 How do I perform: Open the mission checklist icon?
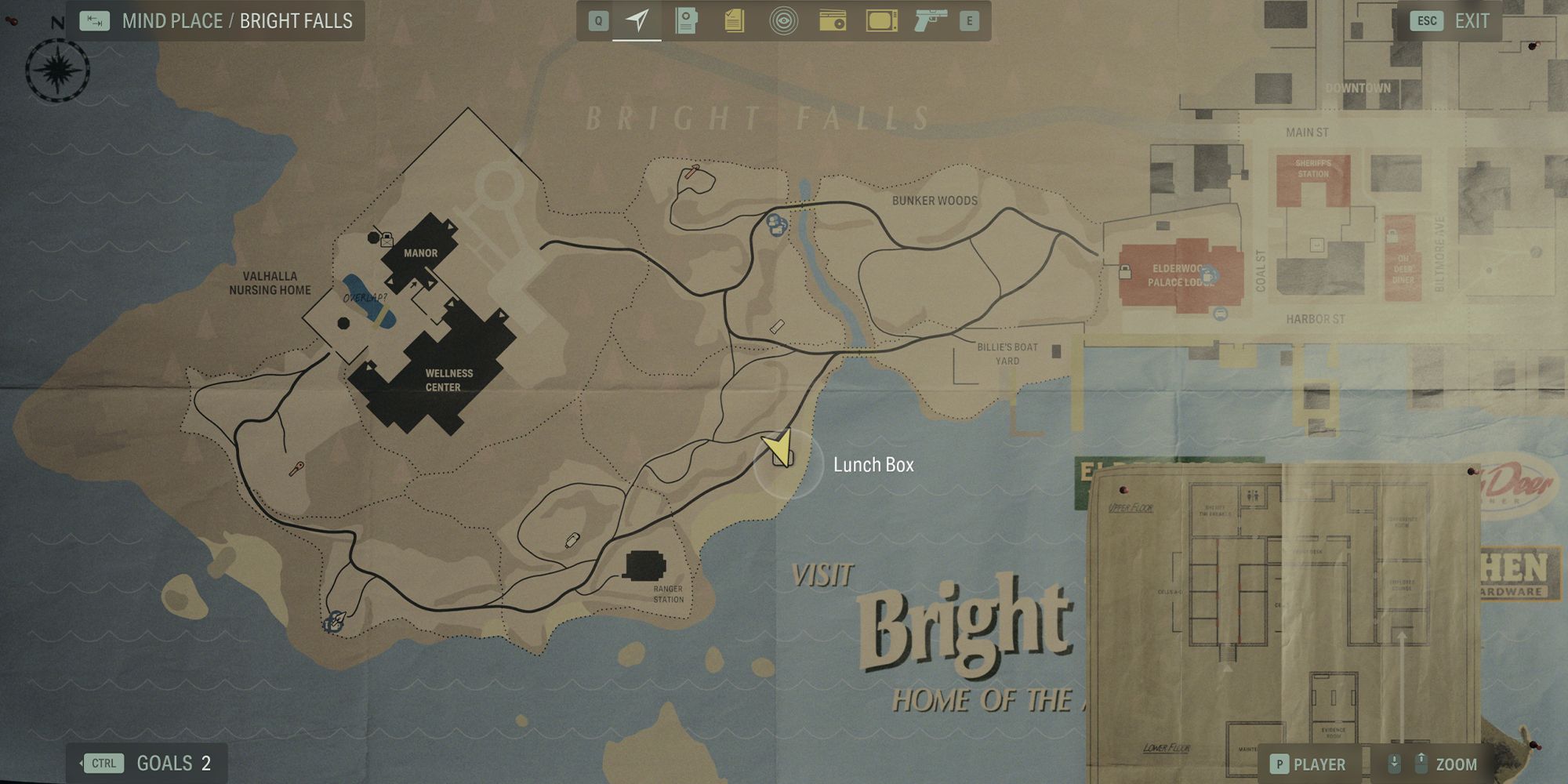pos(734,21)
